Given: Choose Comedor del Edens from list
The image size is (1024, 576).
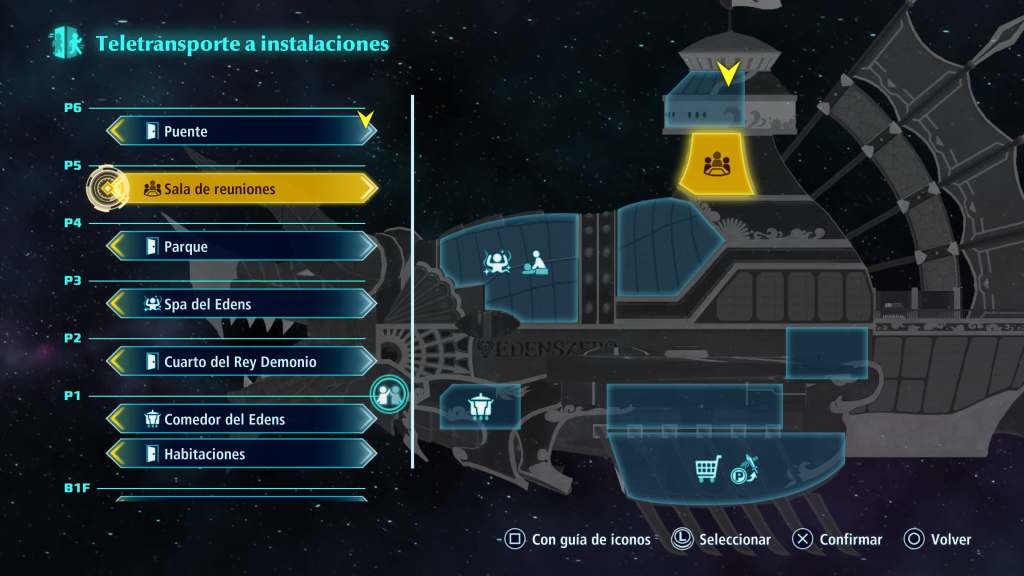Looking at the screenshot, I should [x=241, y=419].
